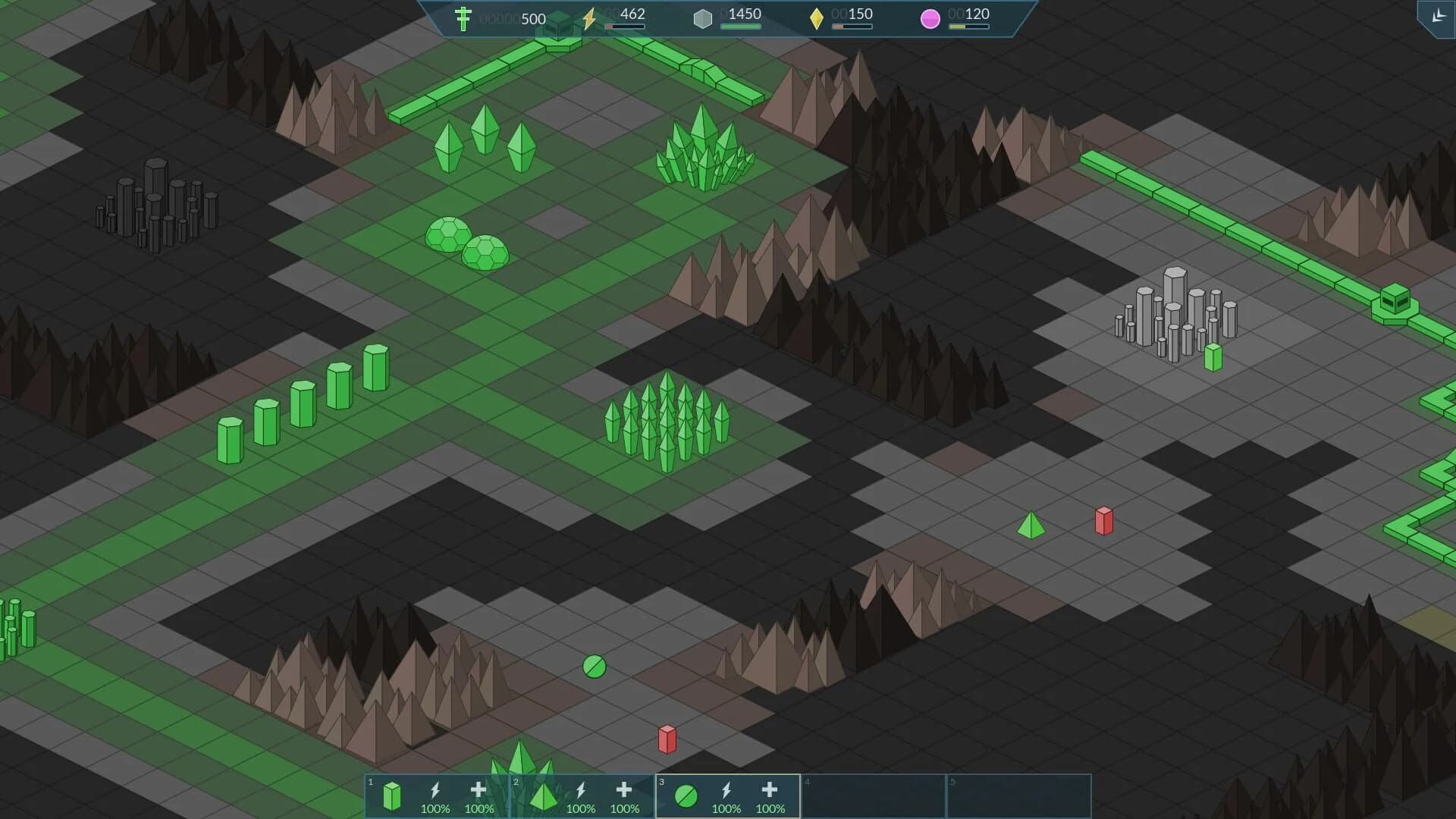Click the green sphere unit near bottom center
1456x819 pixels.
(x=593, y=667)
